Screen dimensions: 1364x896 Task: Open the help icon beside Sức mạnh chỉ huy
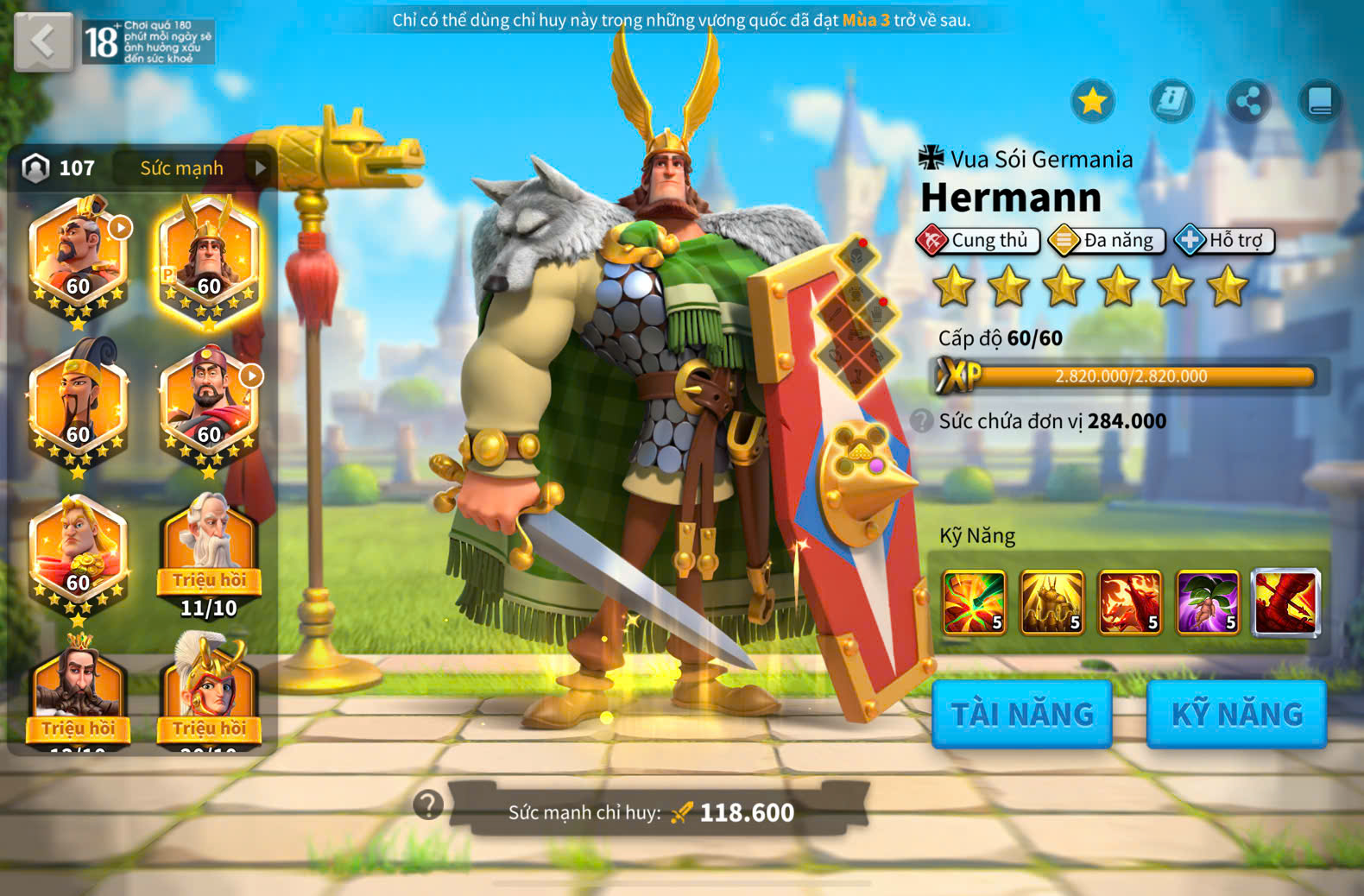(428, 805)
